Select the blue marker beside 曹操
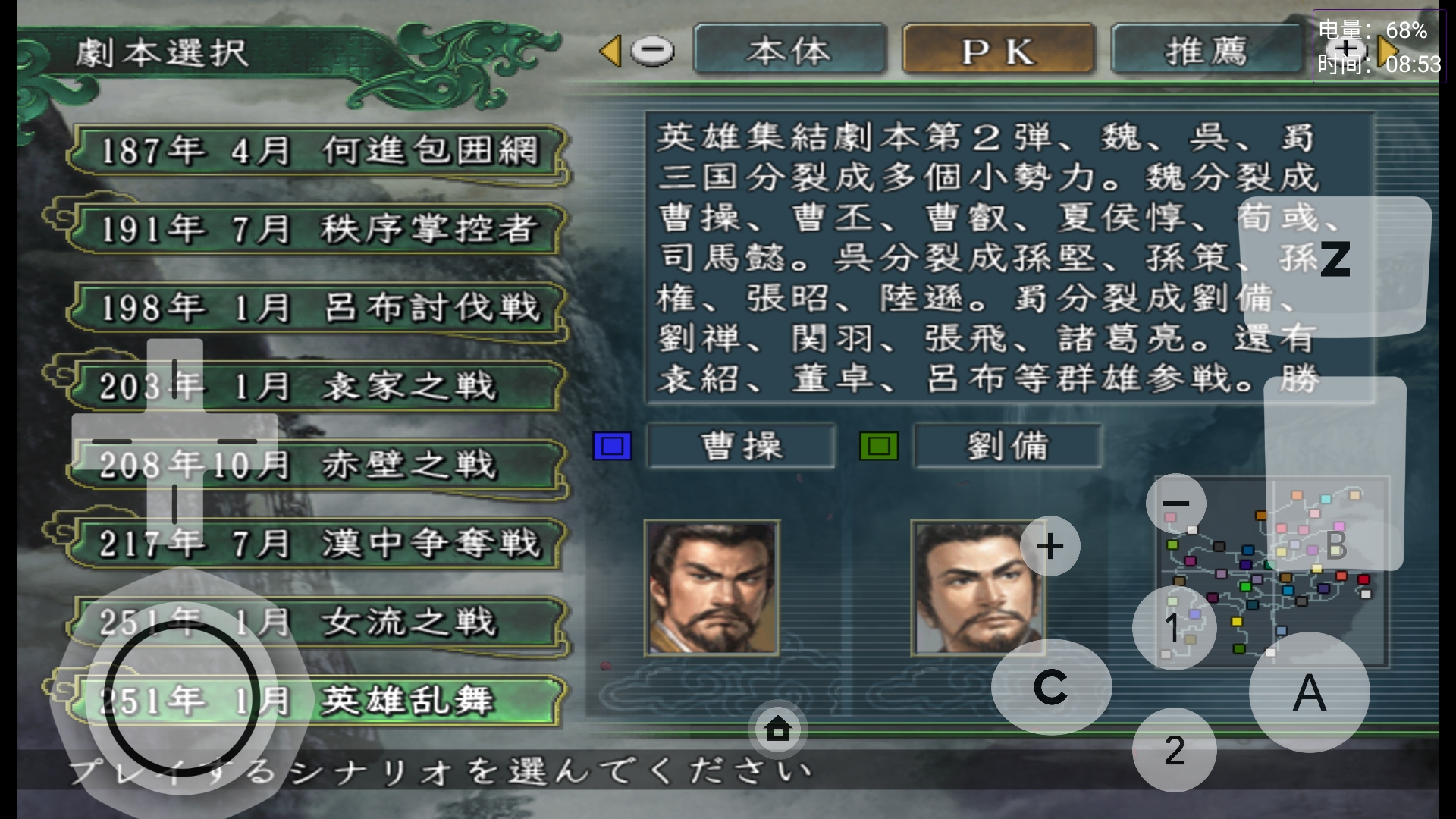 pyautogui.click(x=611, y=448)
